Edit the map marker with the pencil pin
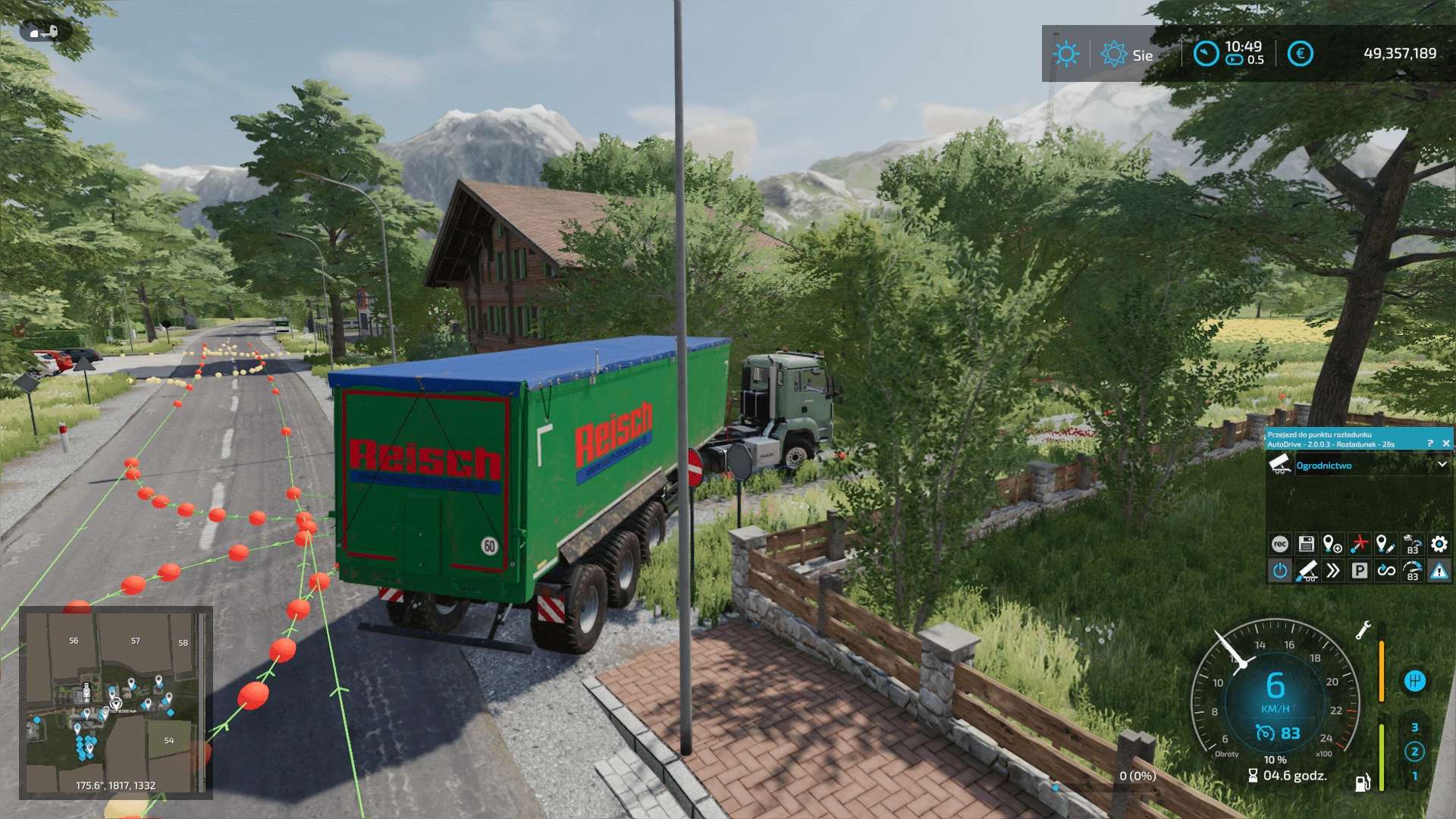Viewport: 1456px width, 819px height. tap(1385, 544)
